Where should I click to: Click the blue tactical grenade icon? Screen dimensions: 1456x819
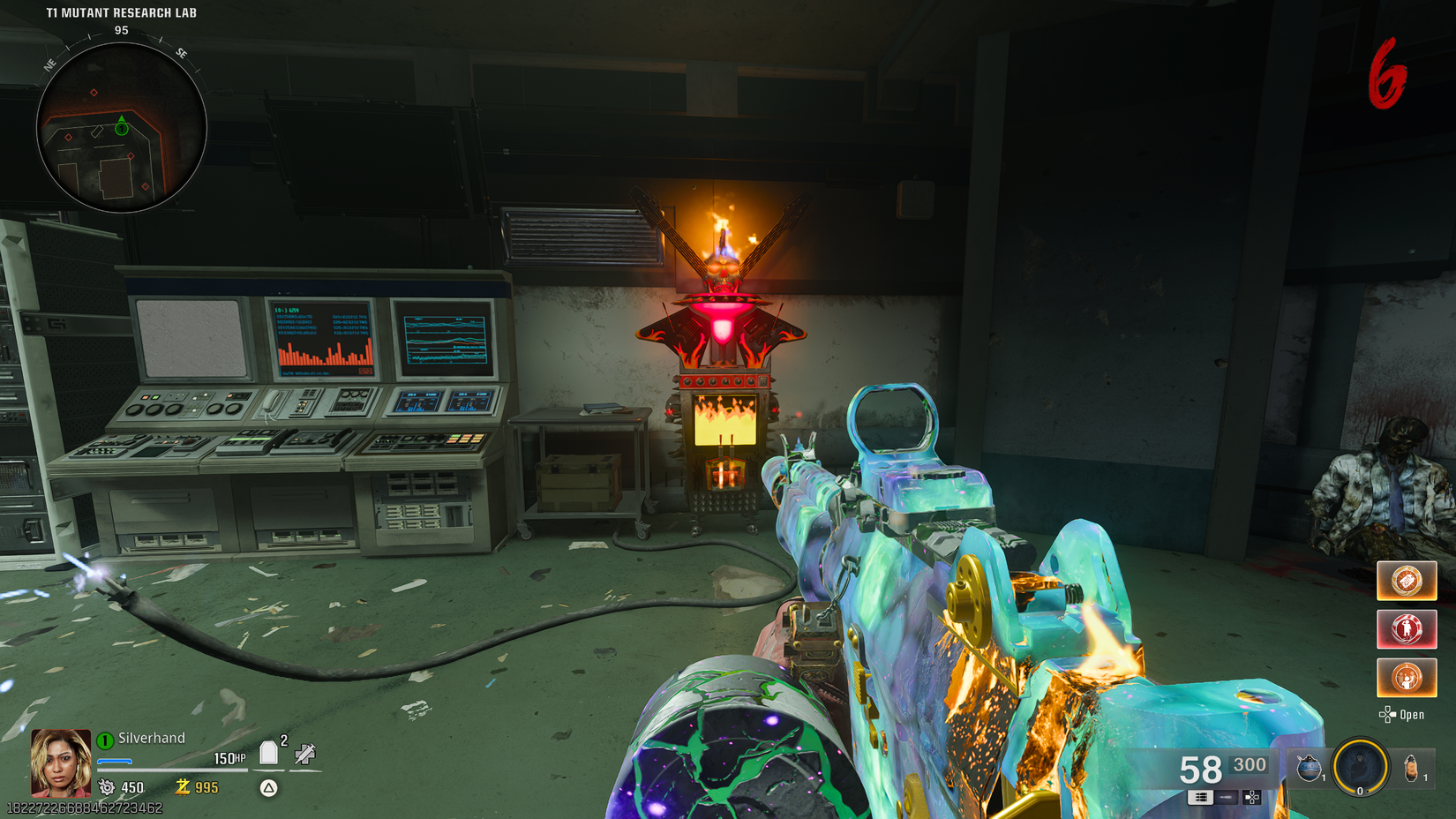tap(1309, 766)
